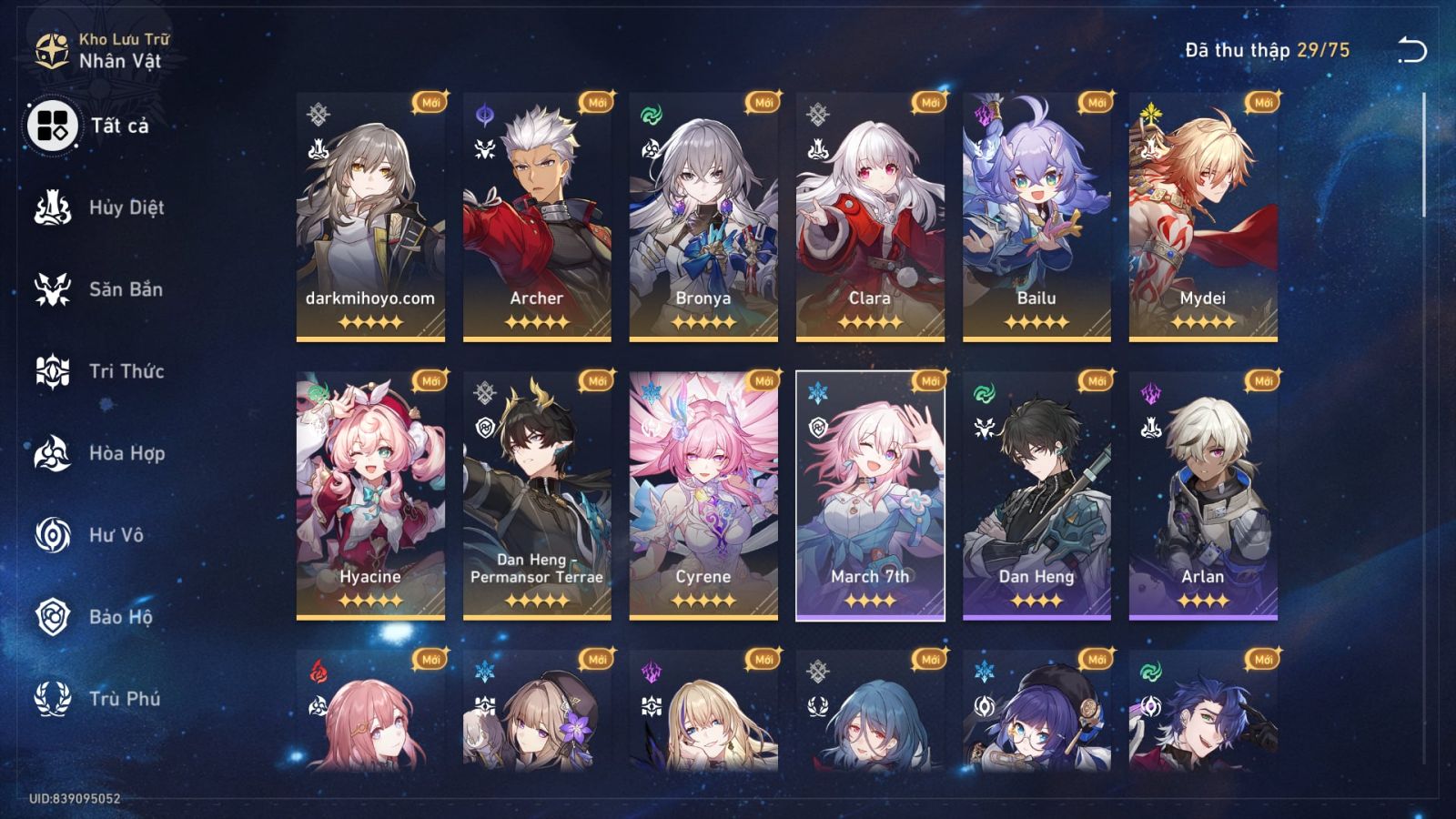
Task: Select the Hư Vô nihility path icon
Action: [55, 535]
